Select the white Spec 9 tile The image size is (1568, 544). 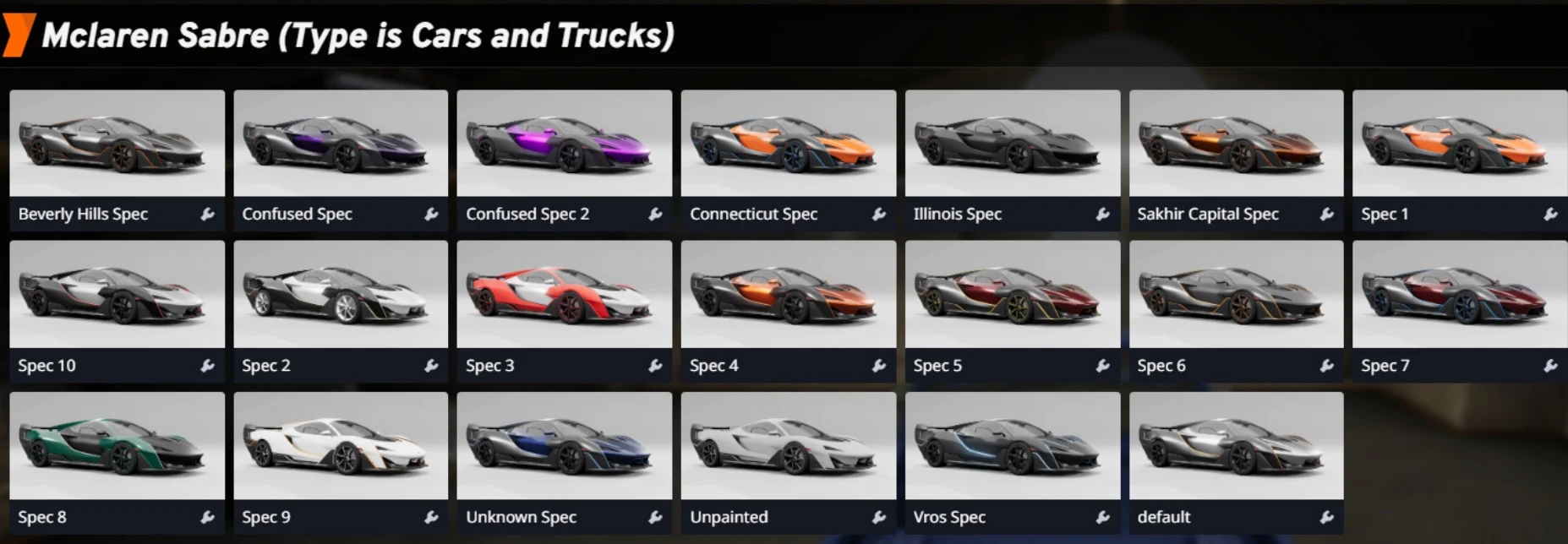pyautogui.click(x=341, y=446)
